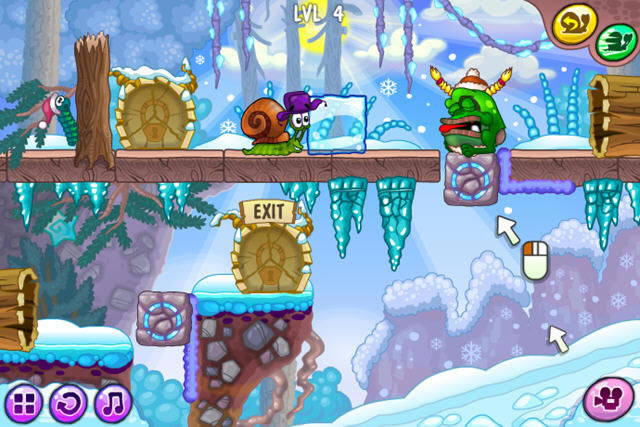The image size is (640, 427).
Task: Open the level select grid menu
Action: [22, 404]
